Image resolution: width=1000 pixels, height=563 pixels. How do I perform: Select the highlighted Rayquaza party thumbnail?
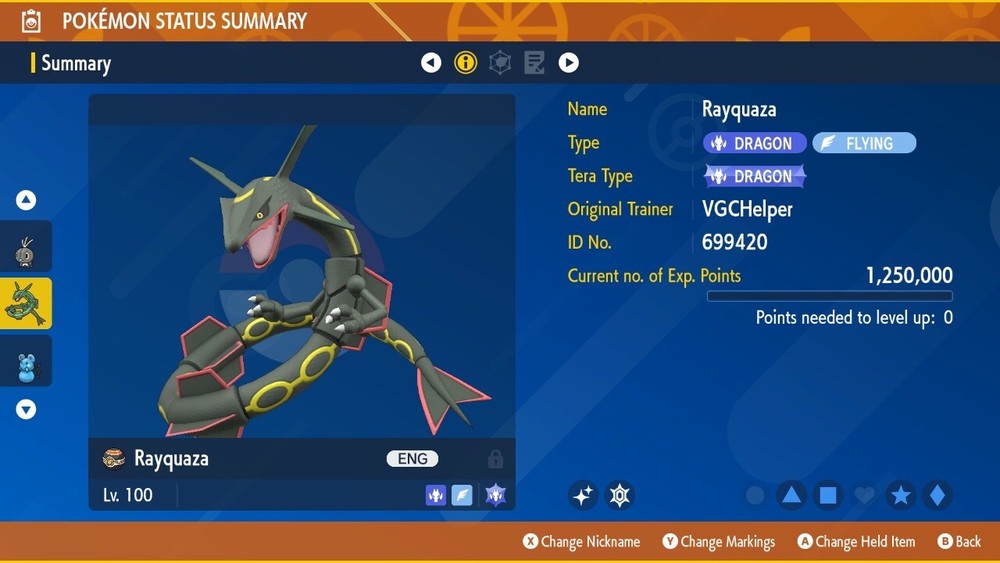click(26, 305)
